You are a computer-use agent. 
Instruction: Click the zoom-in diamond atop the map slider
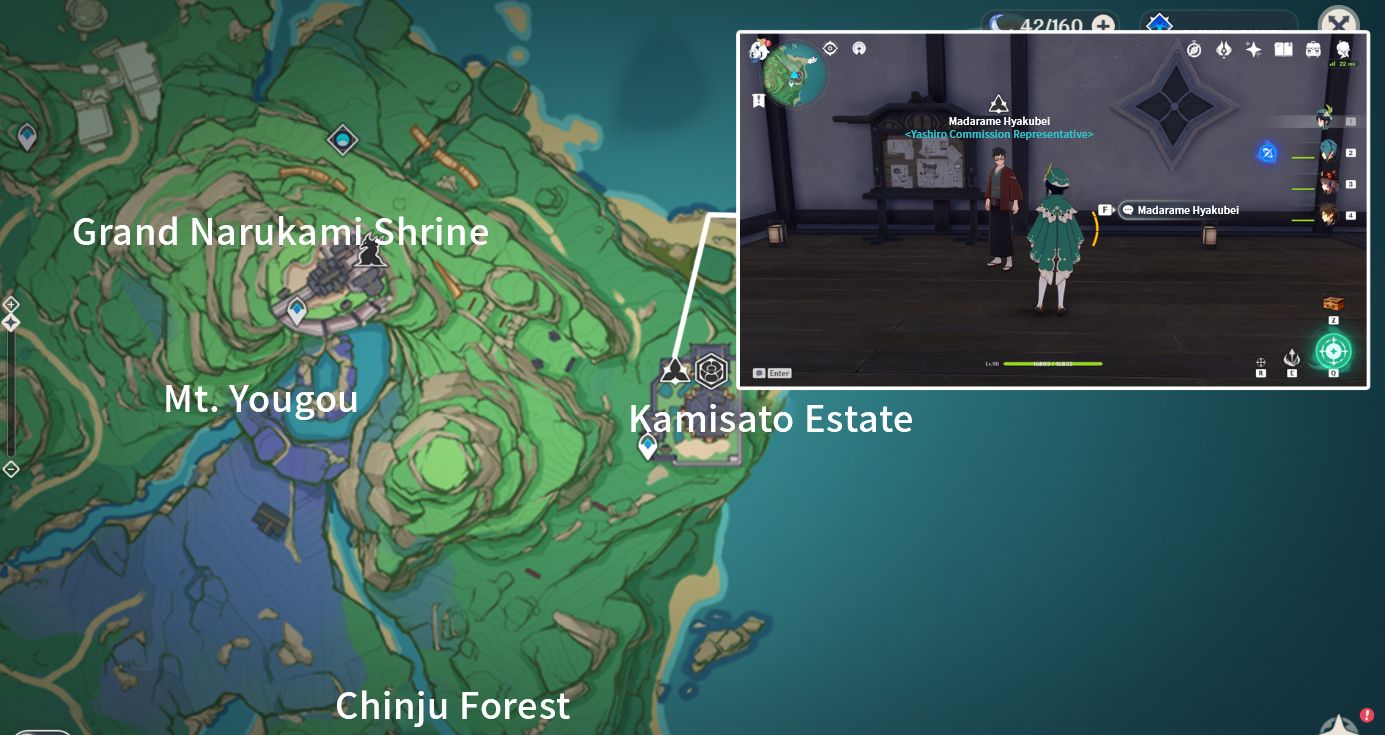[x=10, y=304]
